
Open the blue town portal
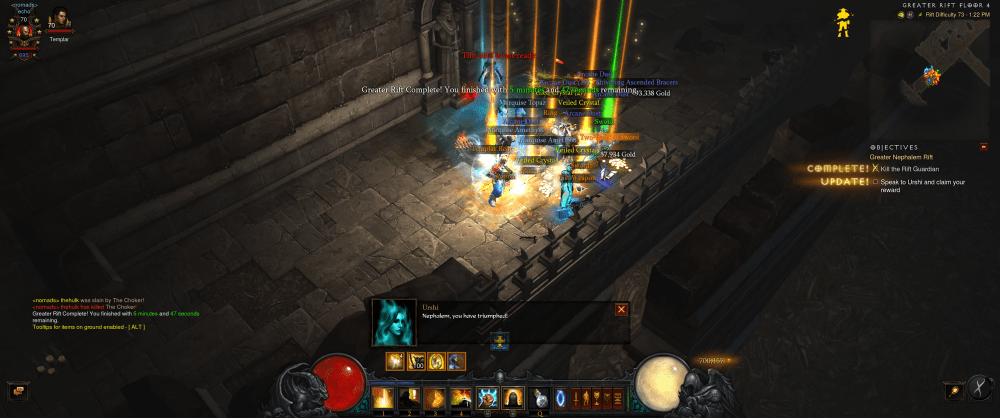pyautogui.click(x=561, y=399)
